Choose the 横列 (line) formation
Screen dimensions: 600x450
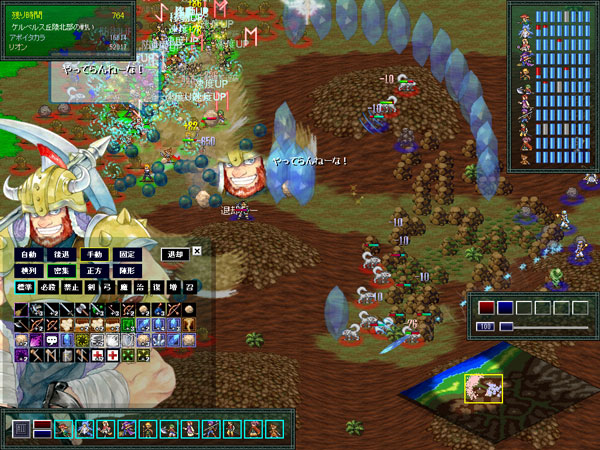tap(28, 270)
